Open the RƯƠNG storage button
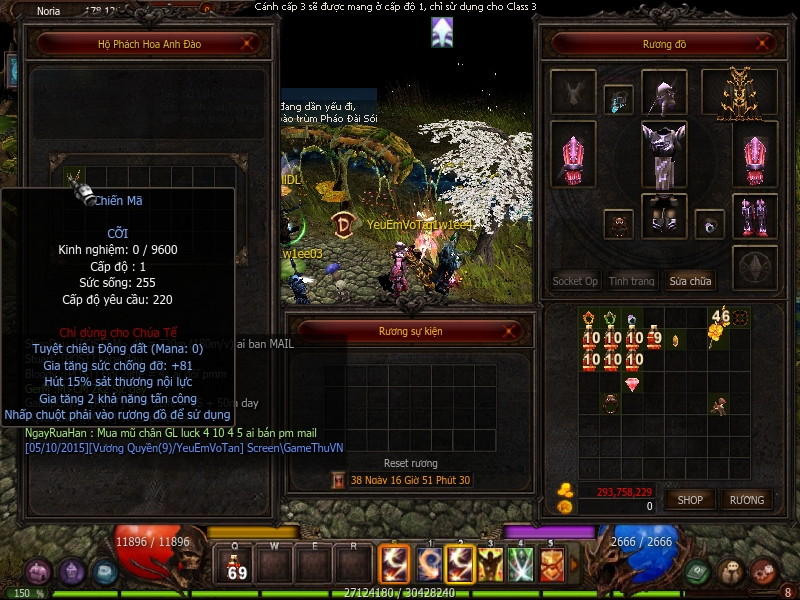 tap(746, 499)
